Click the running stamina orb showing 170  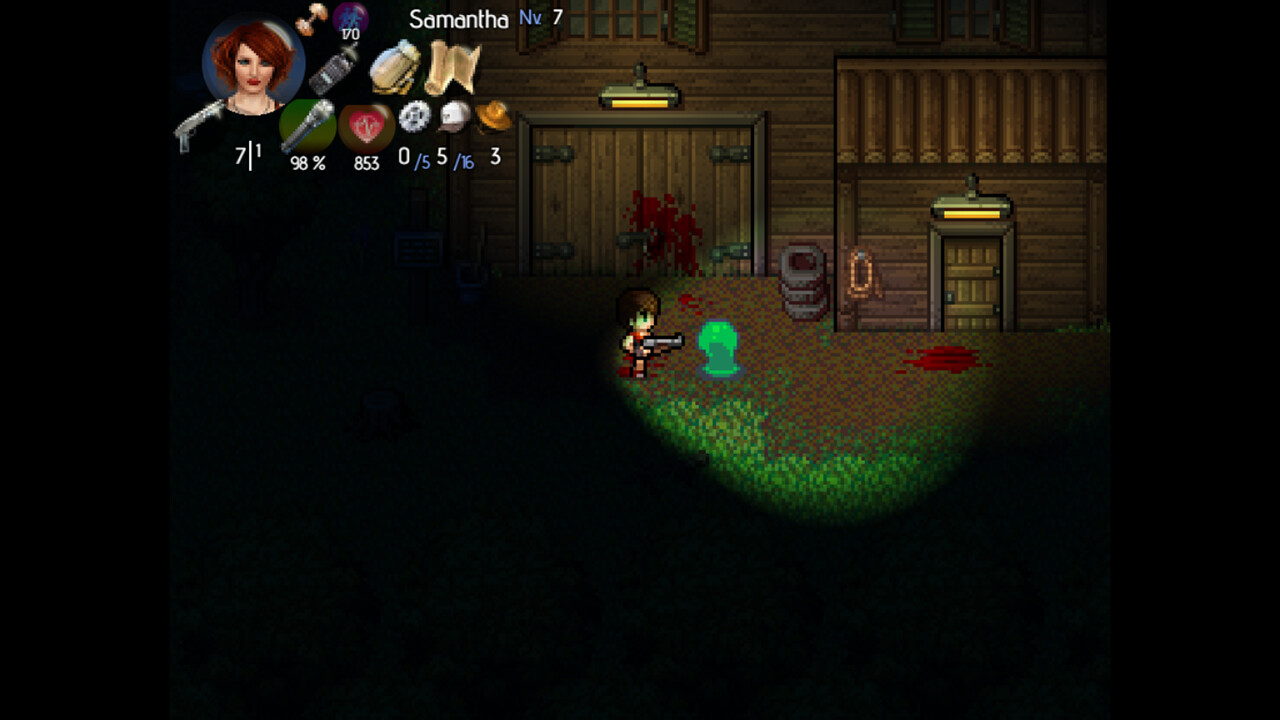coord(349,18)
